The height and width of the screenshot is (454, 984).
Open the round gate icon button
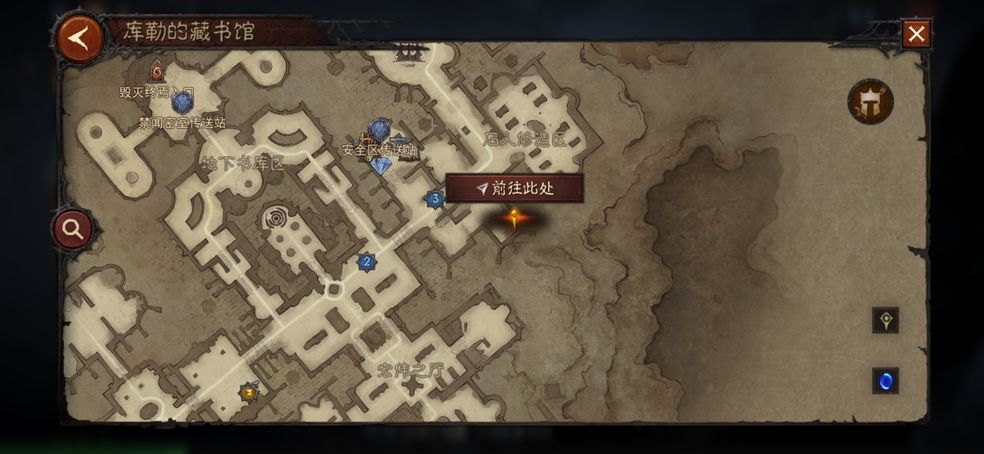tap(870, 101)
